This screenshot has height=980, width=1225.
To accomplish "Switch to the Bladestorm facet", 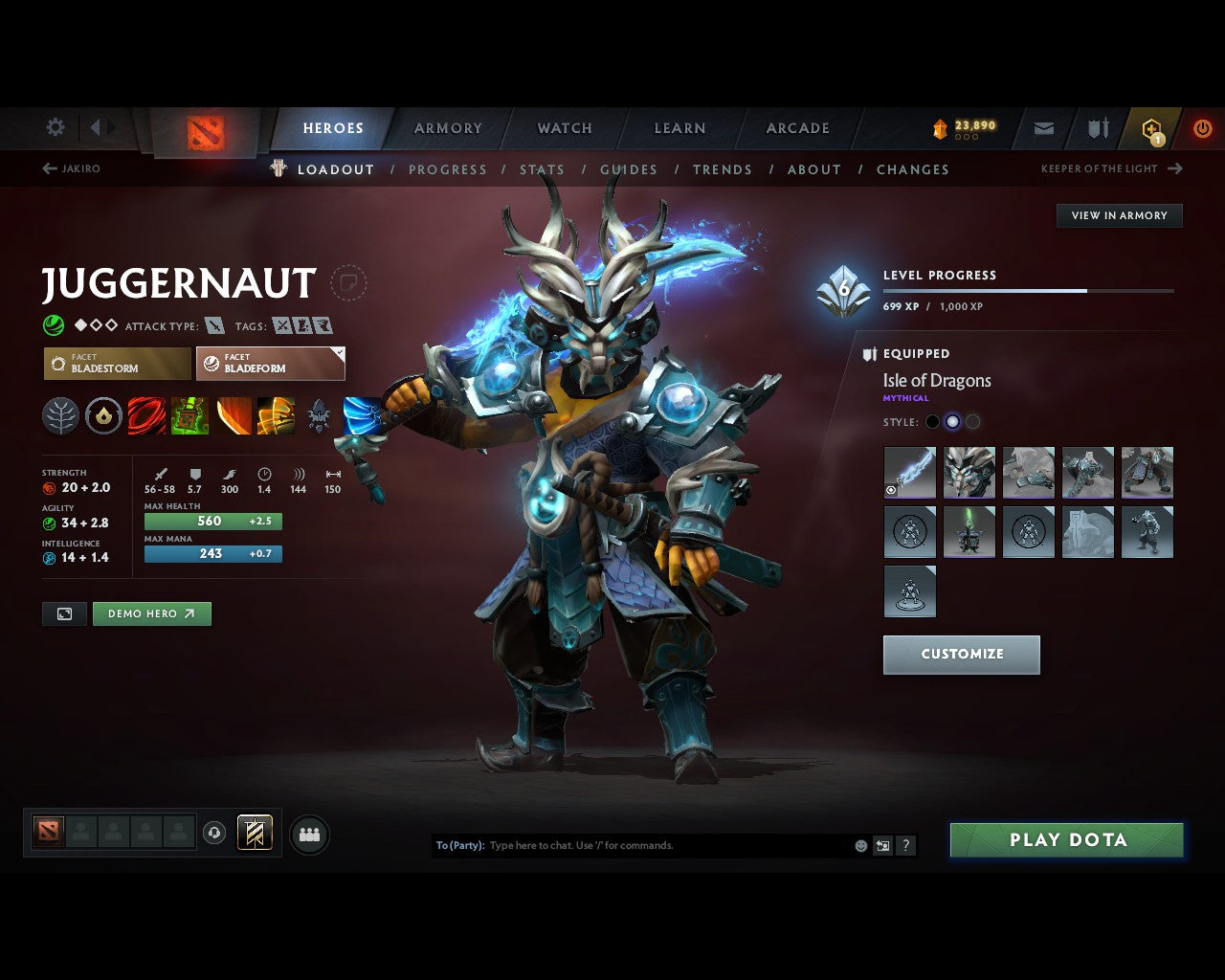I will (x=116, y=364).
